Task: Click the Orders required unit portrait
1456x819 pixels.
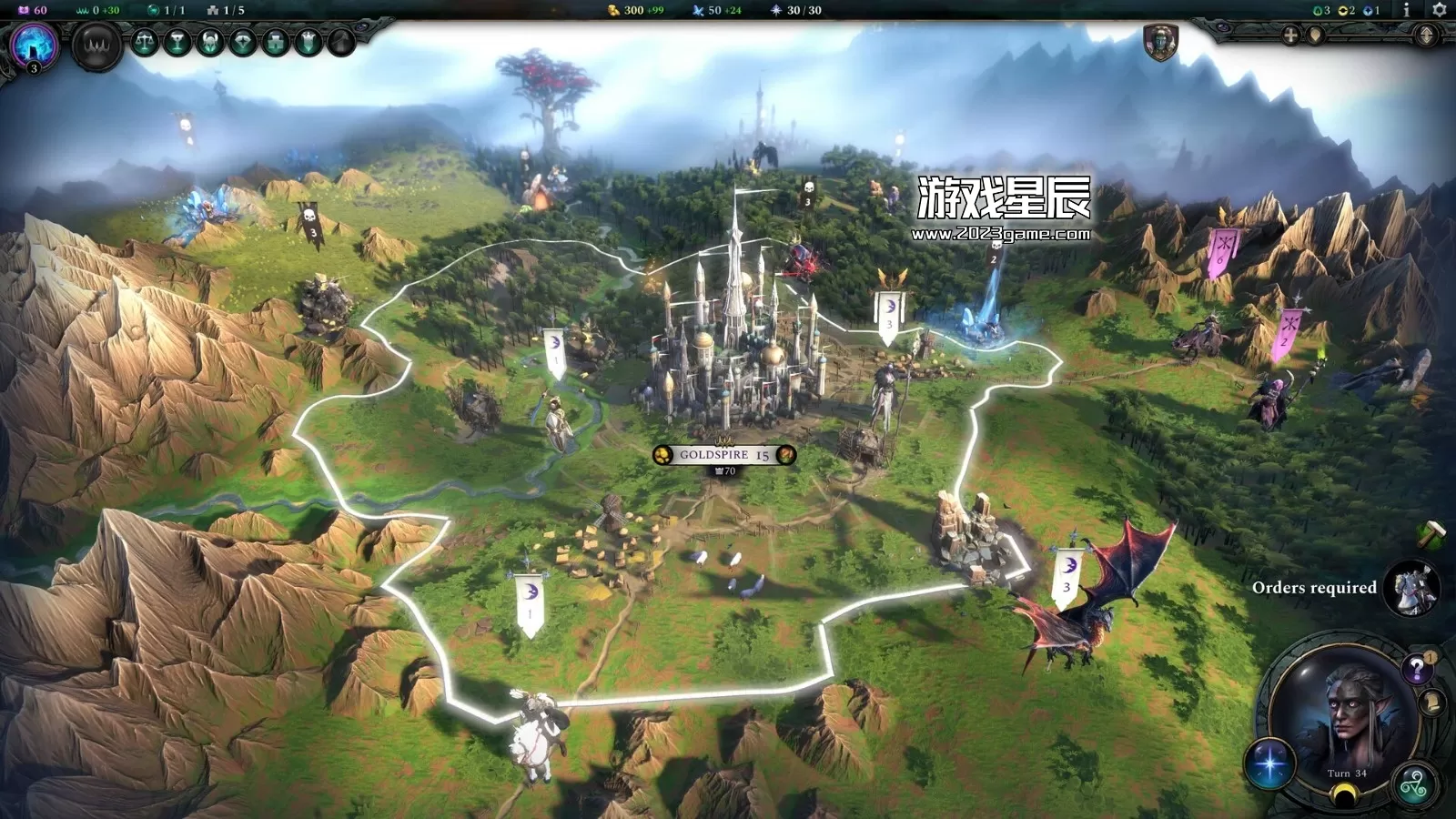Action: click(1411, 588)
